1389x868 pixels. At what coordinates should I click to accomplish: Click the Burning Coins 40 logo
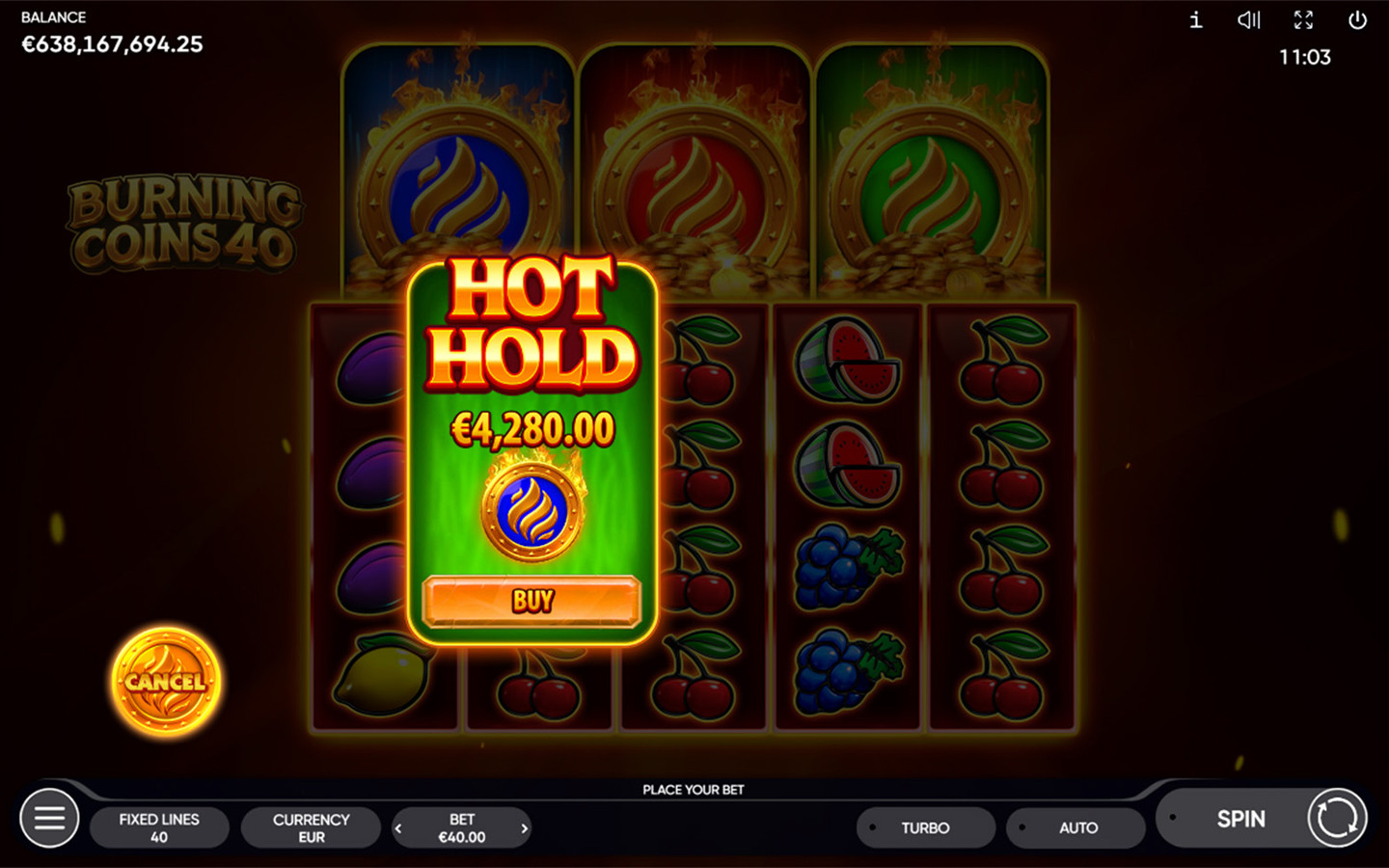(x=184, y=222)
